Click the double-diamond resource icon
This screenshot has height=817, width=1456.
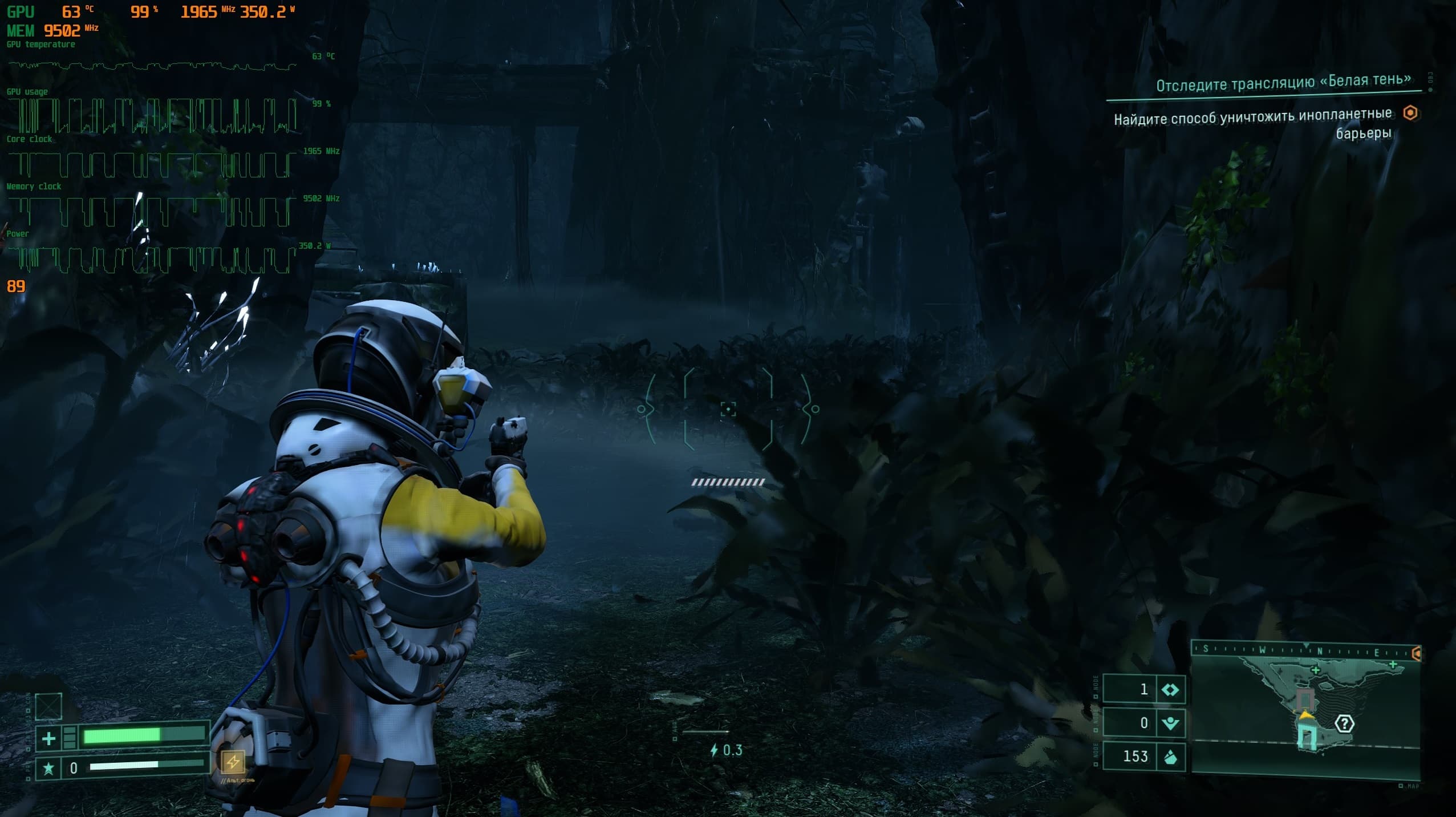coord(1170,690)
